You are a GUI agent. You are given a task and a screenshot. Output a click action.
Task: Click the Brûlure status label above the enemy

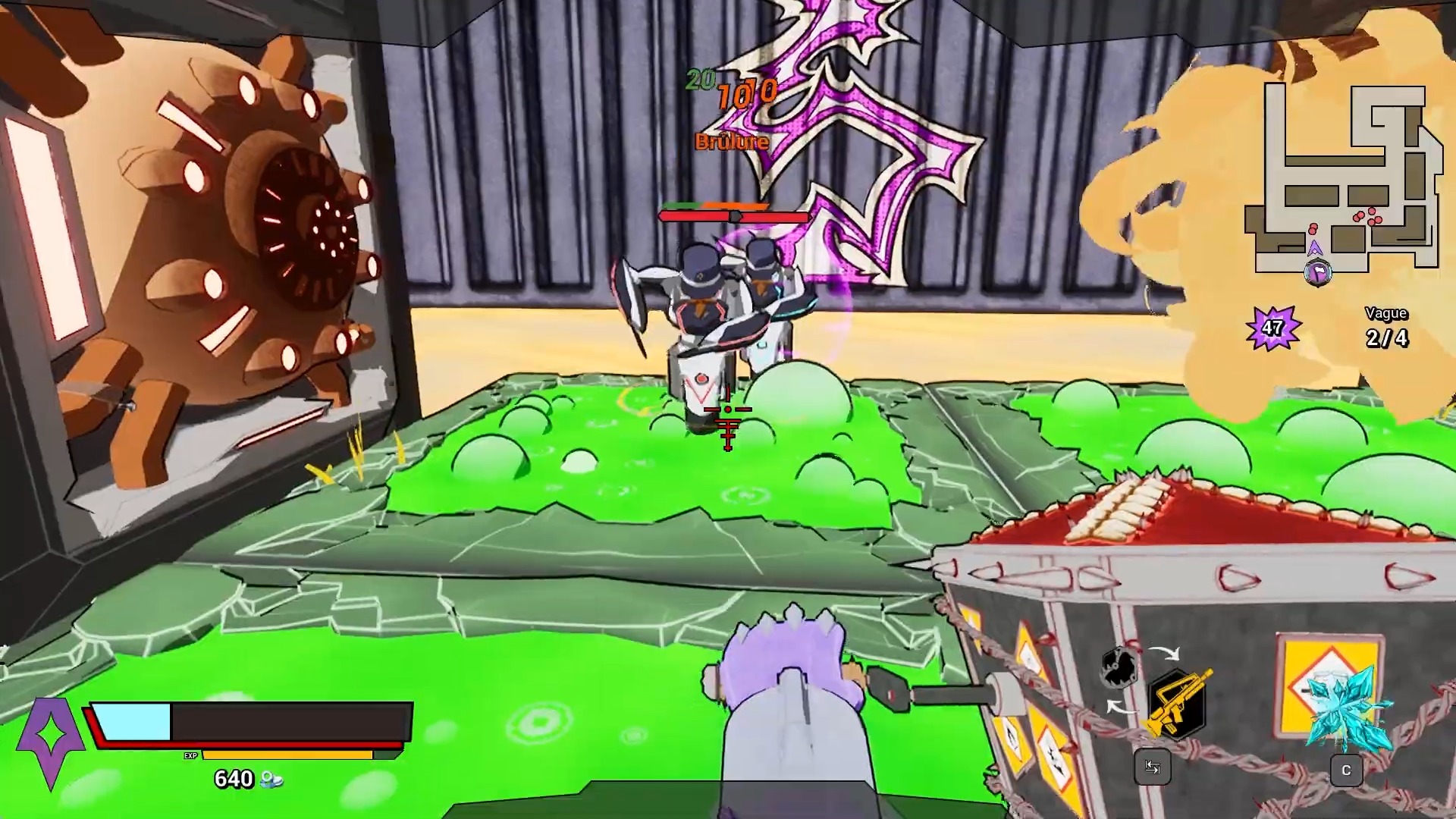pos(730,140)
